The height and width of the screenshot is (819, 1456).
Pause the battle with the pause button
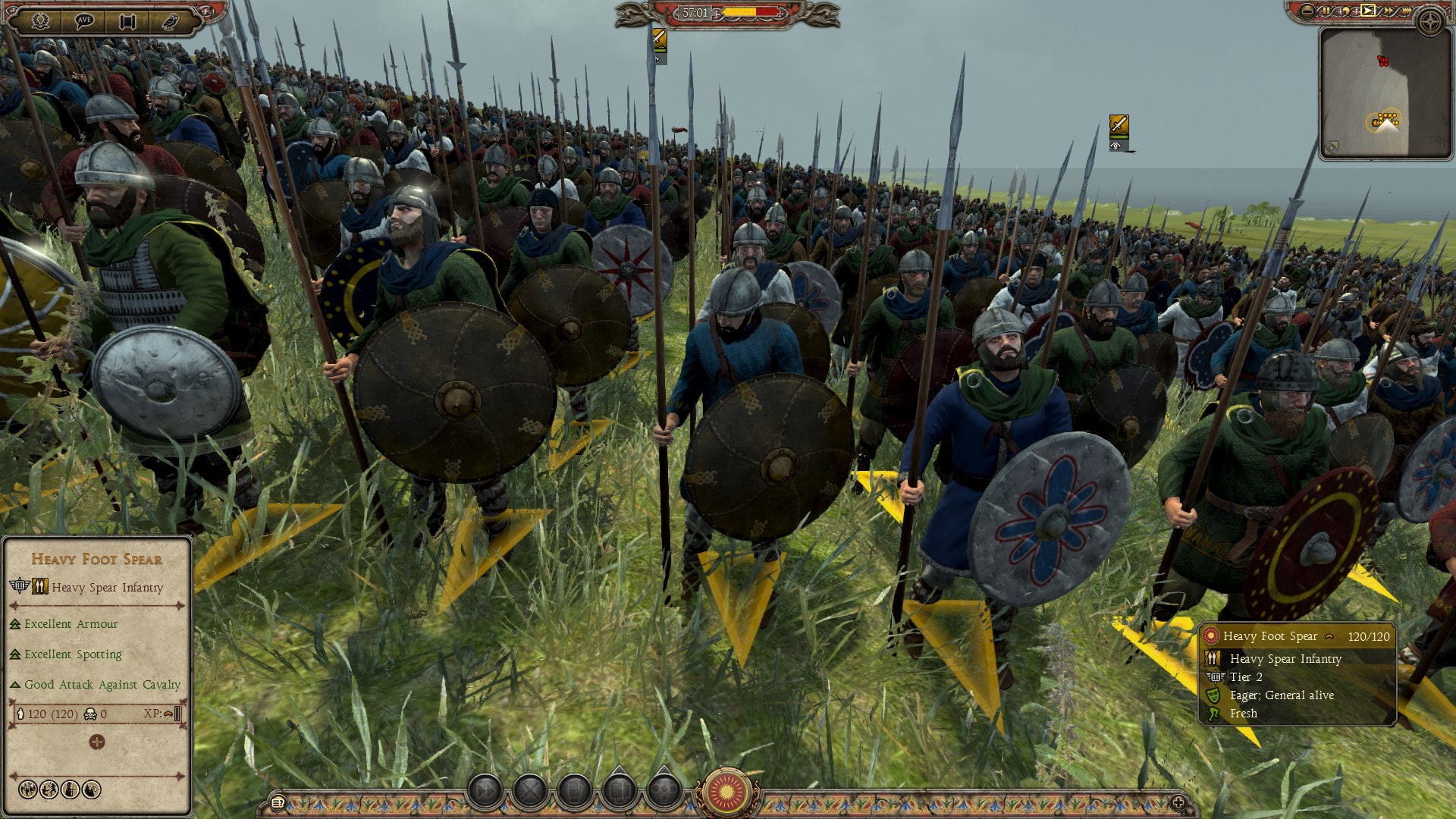1326,11
